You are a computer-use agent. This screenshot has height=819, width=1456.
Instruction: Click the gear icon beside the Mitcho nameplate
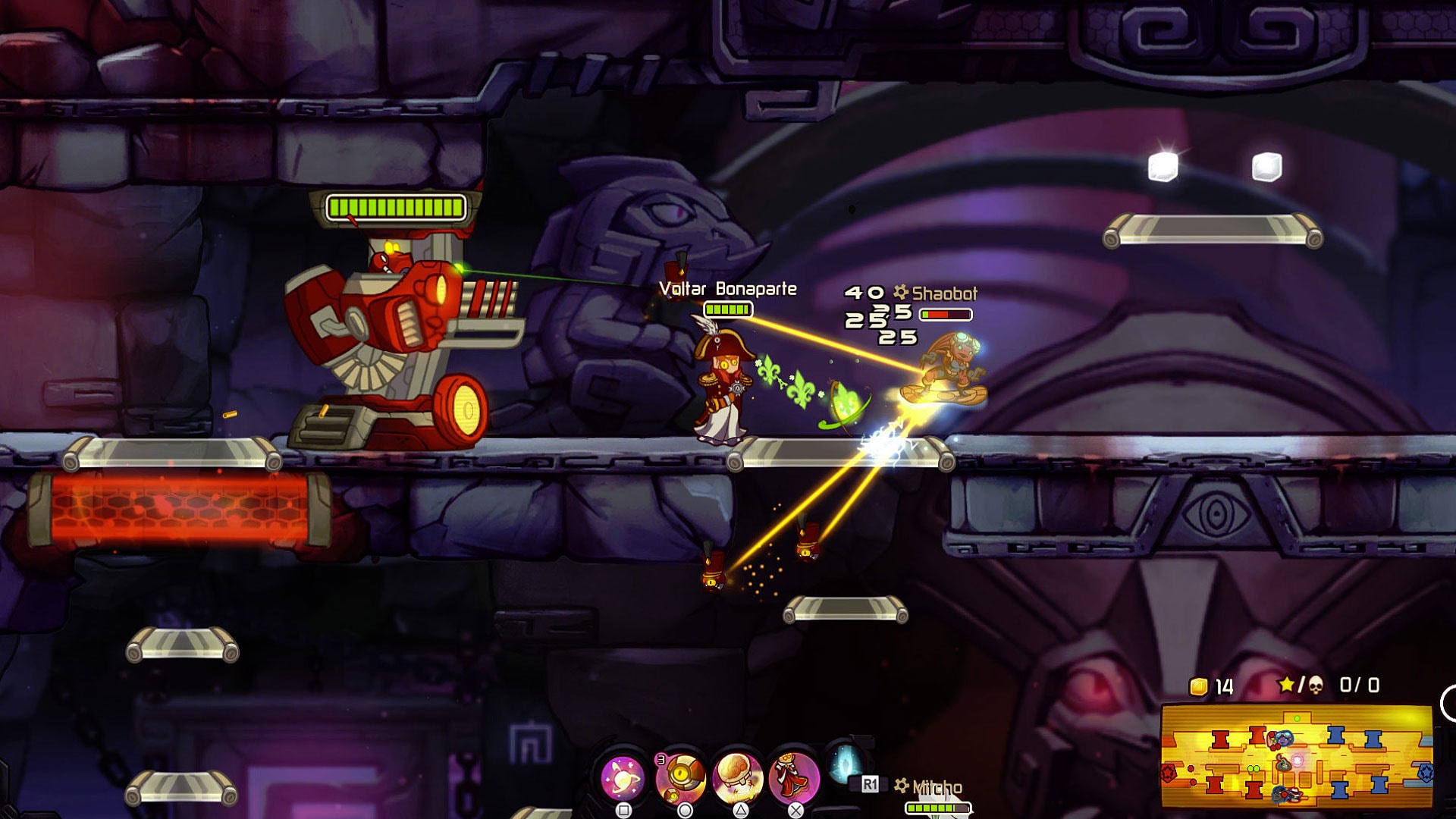(900, 784)
